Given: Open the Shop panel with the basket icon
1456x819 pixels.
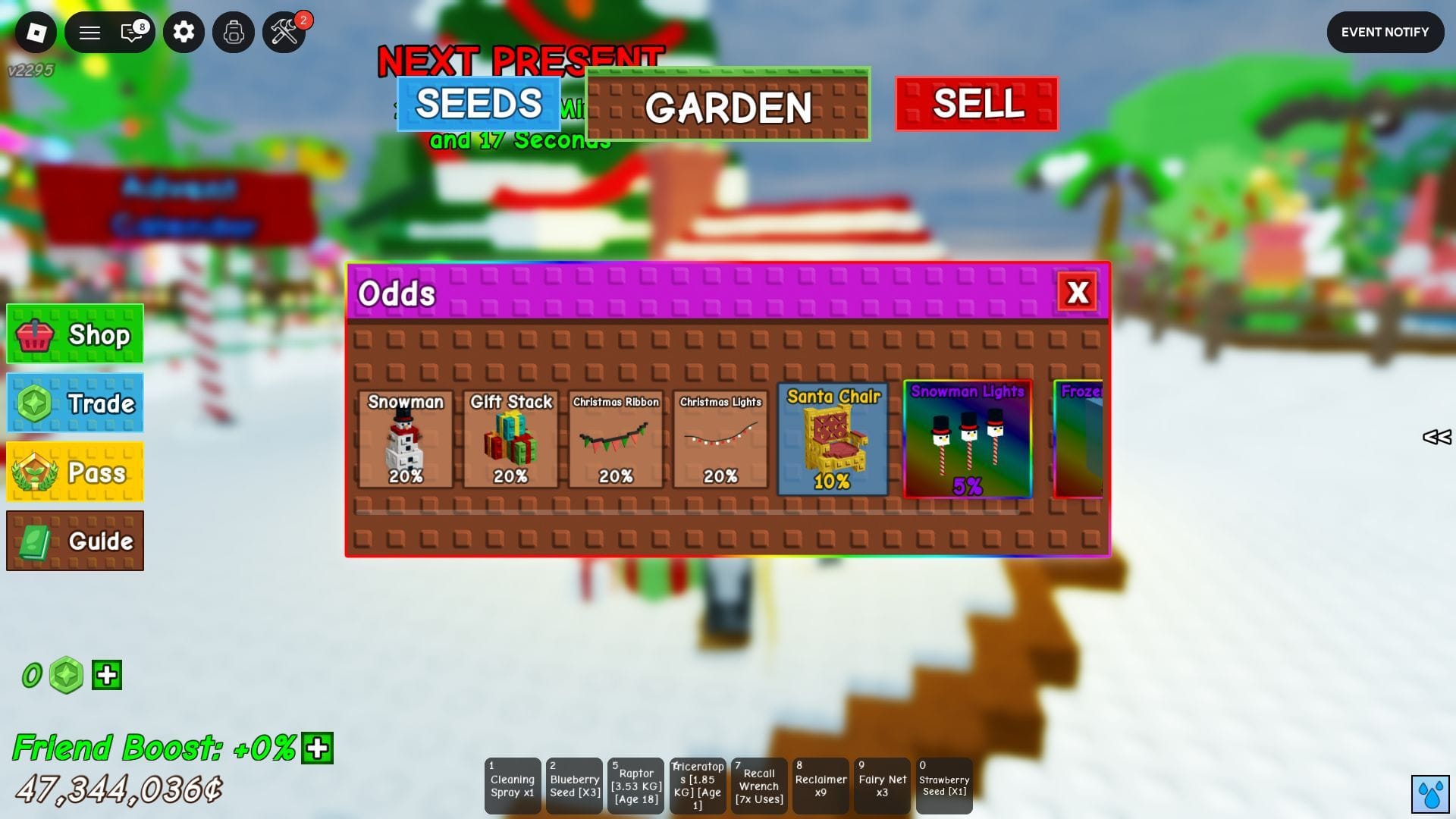Looking at the screenshot, I should coord(74,334).
